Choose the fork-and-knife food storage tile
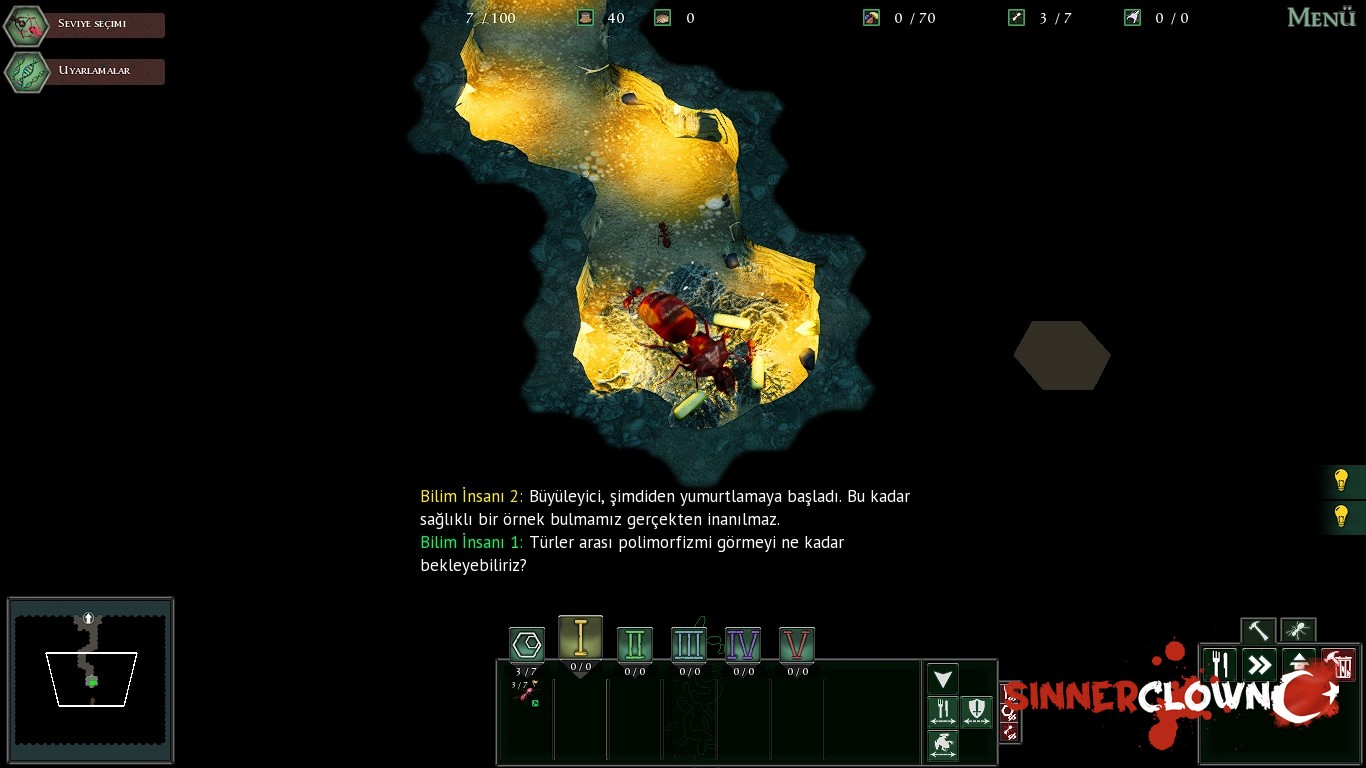 [1219, 665]
